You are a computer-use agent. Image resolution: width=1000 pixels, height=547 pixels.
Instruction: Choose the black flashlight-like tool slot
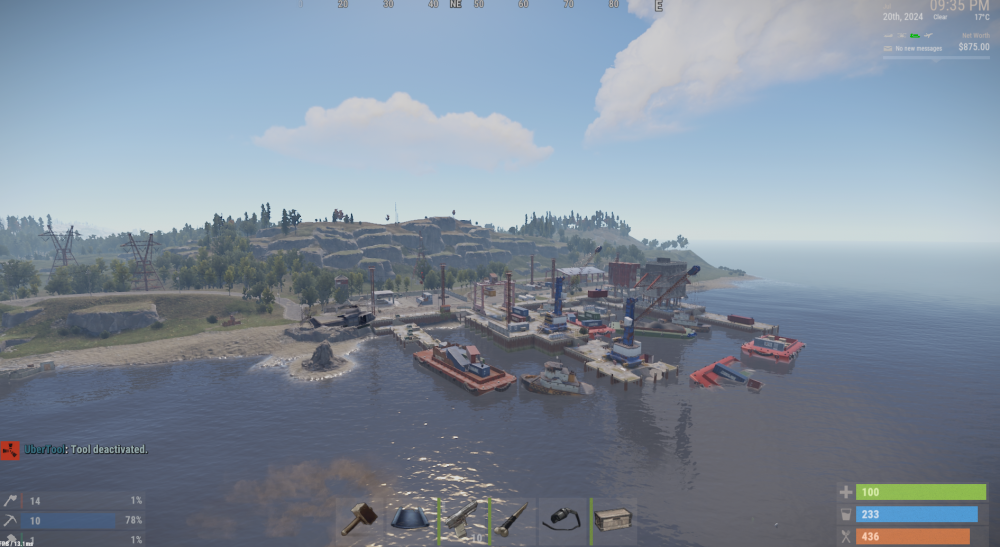tap(563, 519)
